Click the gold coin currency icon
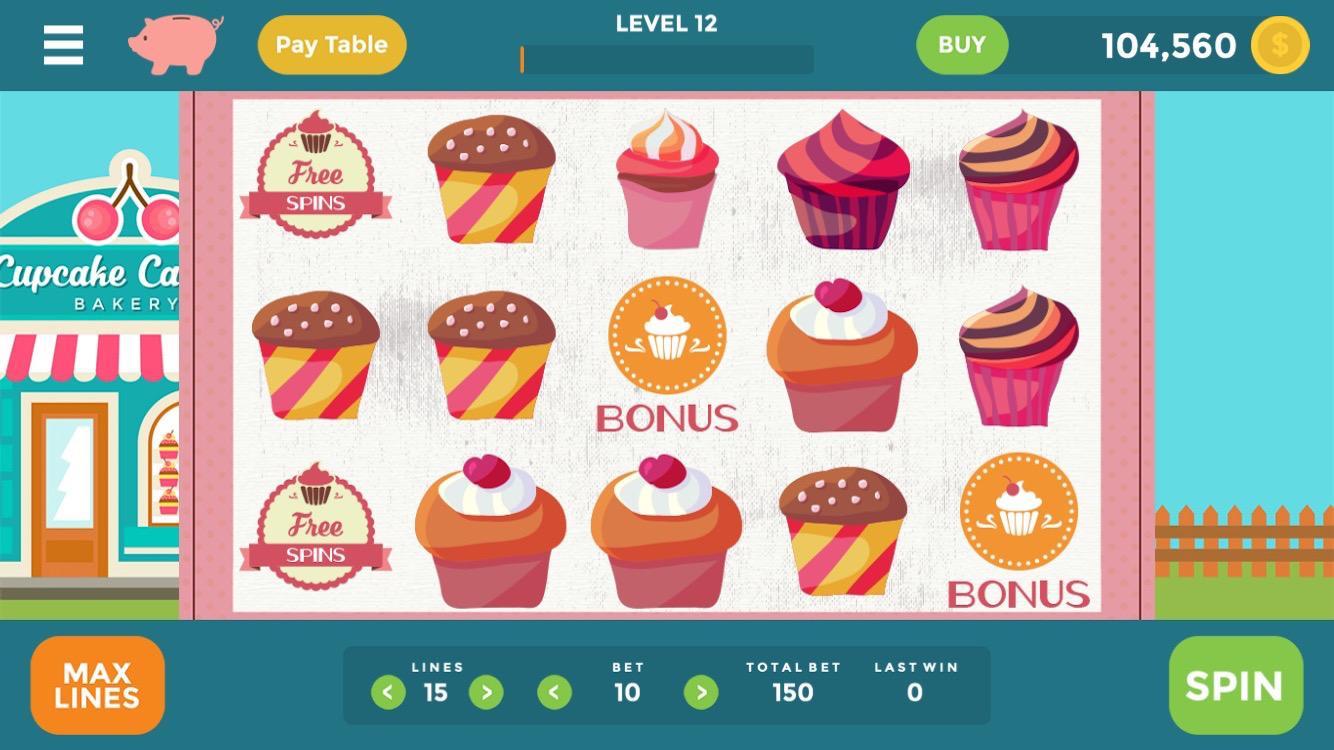The width and height of the screenshot is (1334, 750). [1279, 45]
